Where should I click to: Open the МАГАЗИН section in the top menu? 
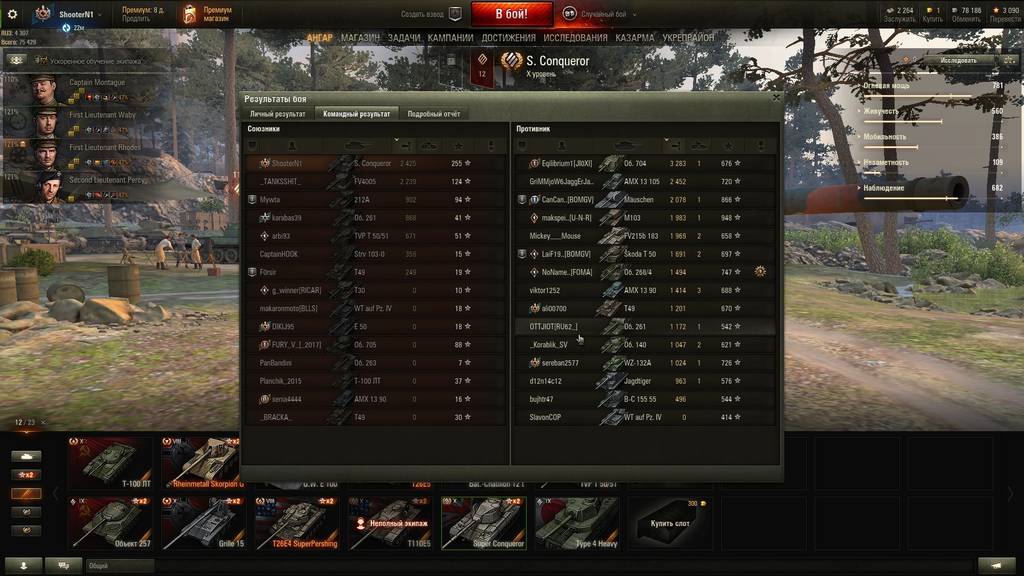[x=360, y=38]
